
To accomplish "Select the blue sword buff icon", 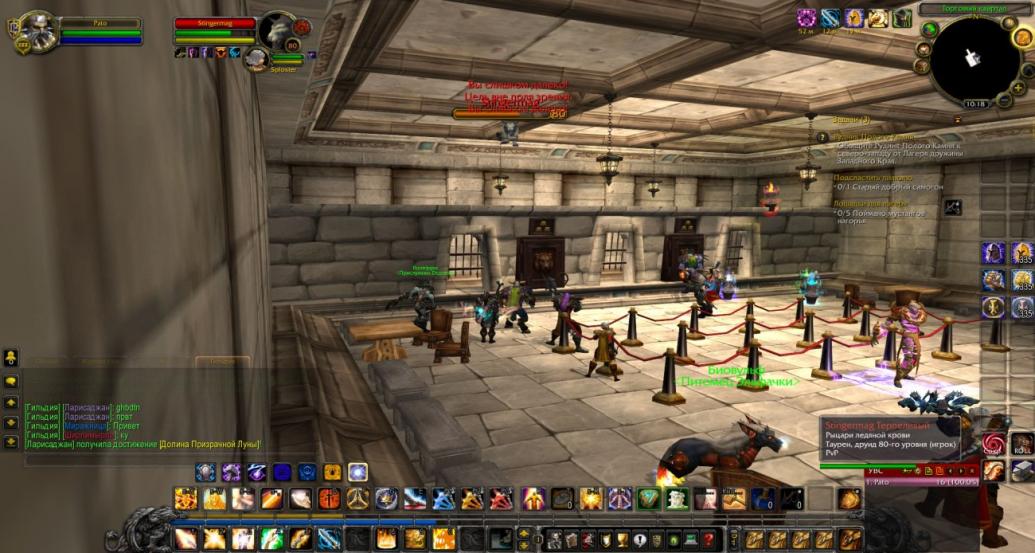I will 831,17.
